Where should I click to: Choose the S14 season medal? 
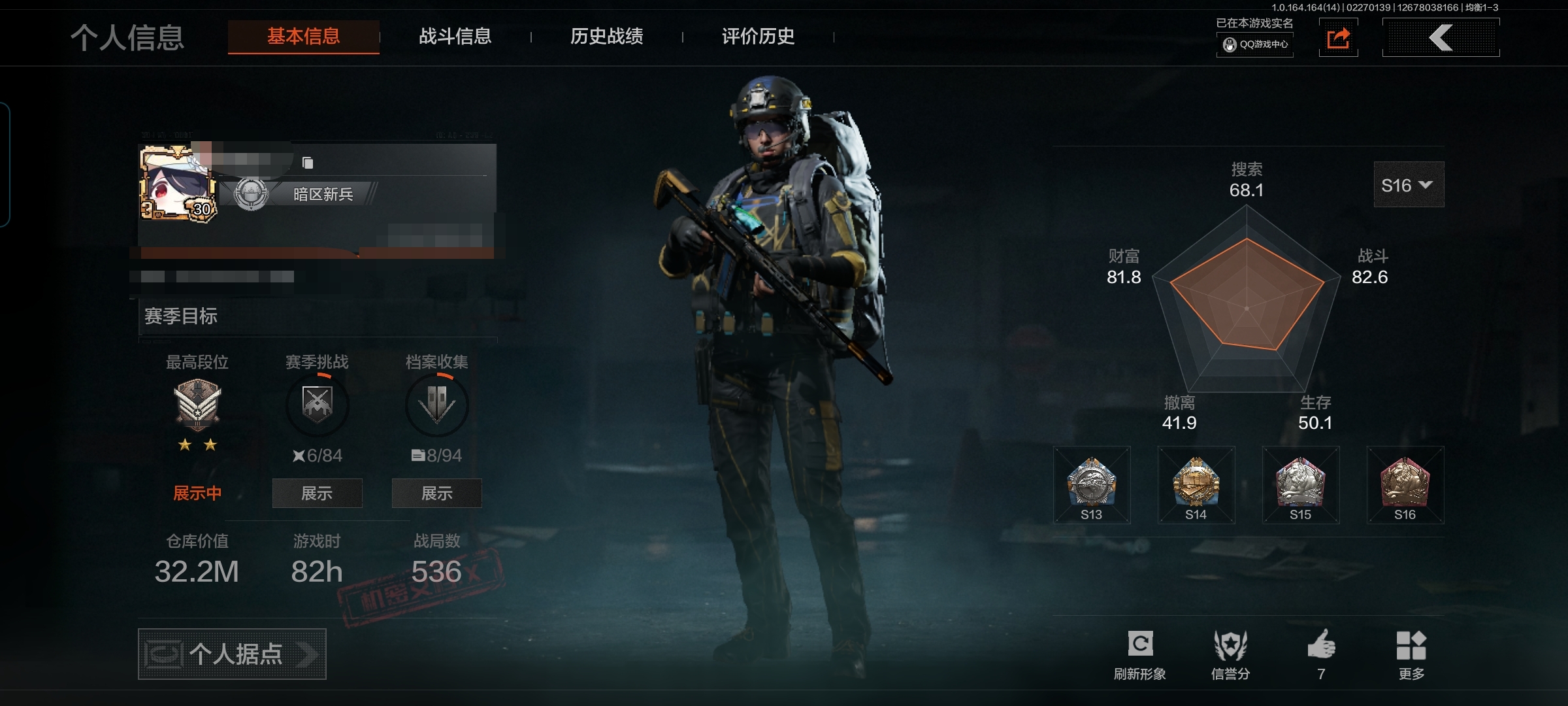[1196, 485]
